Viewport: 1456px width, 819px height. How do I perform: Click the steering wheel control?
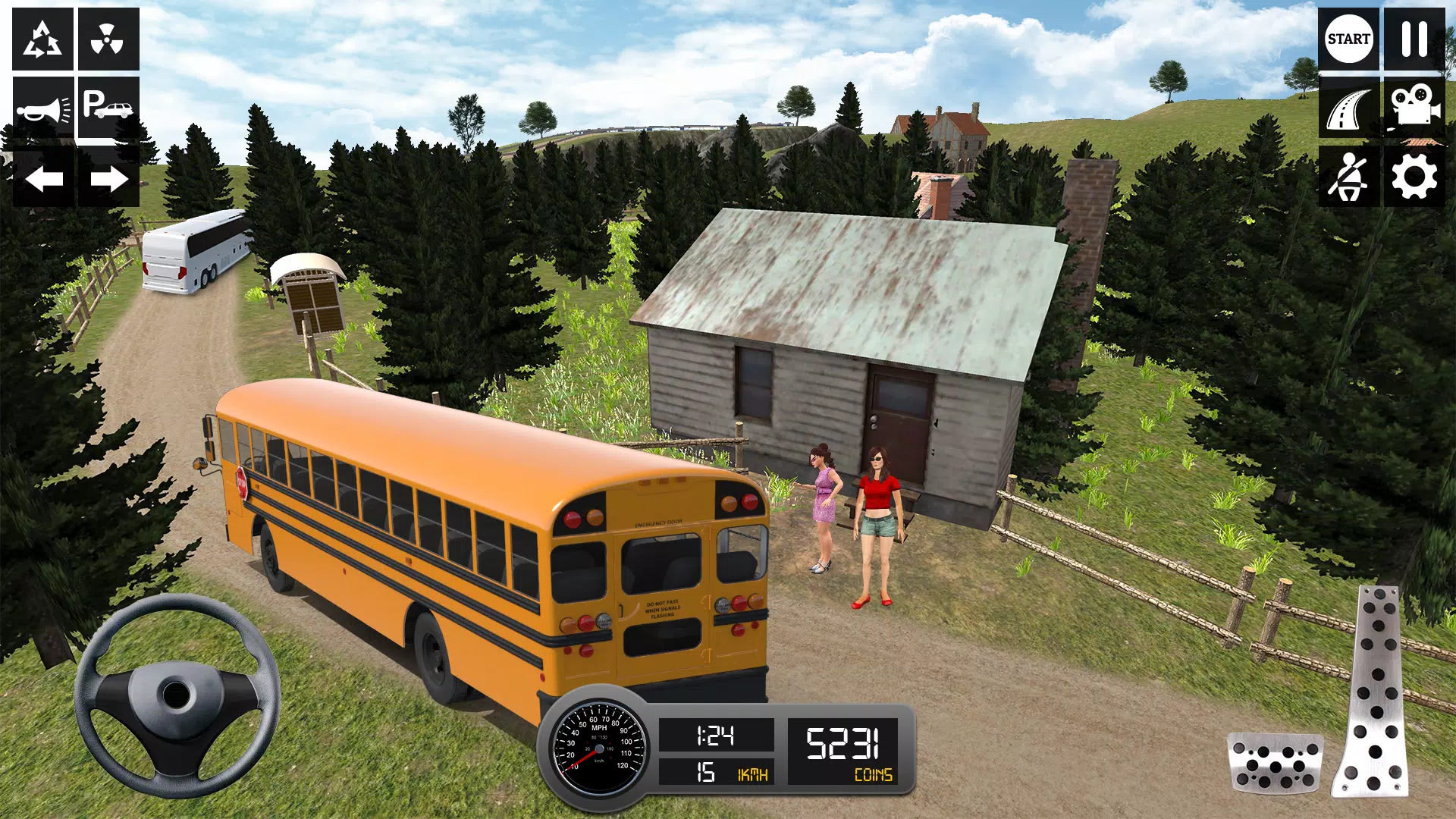[x=177, y=695]
